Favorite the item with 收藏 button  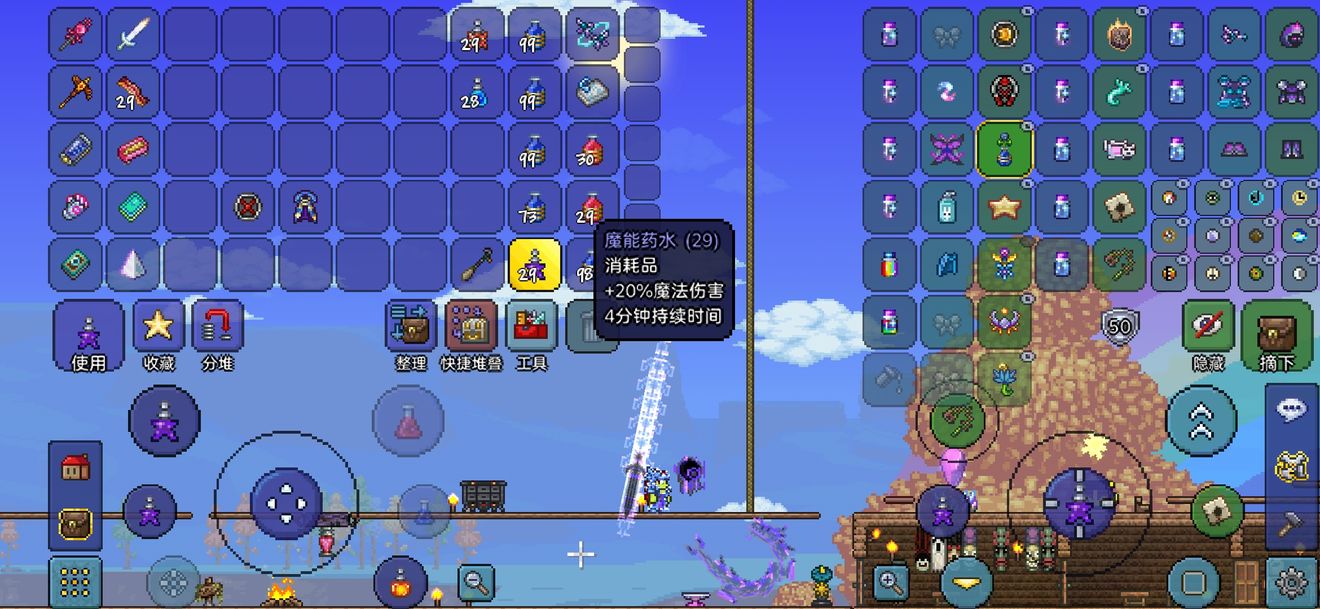click(x=158, y=334)
